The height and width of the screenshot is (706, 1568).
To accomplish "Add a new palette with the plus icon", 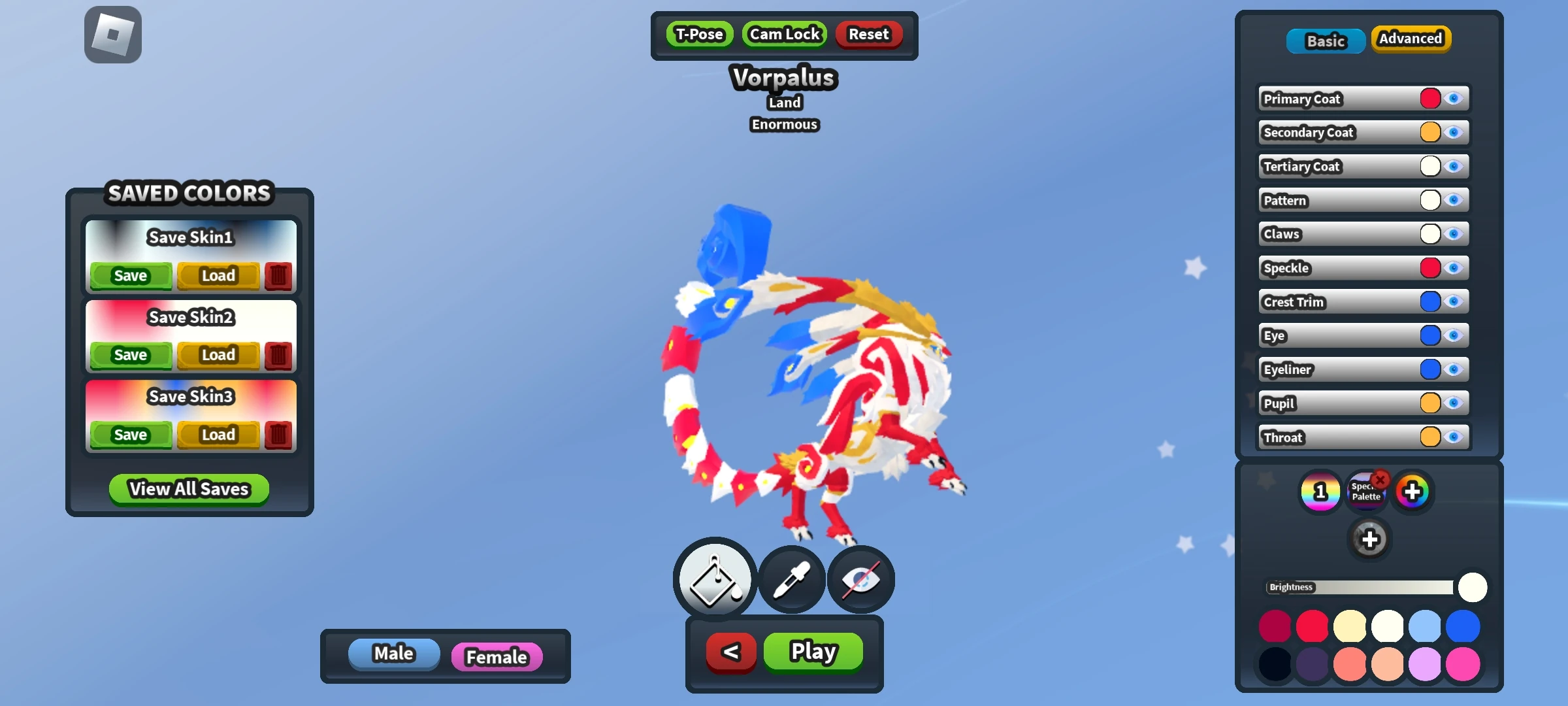I will pos(1413,491).
